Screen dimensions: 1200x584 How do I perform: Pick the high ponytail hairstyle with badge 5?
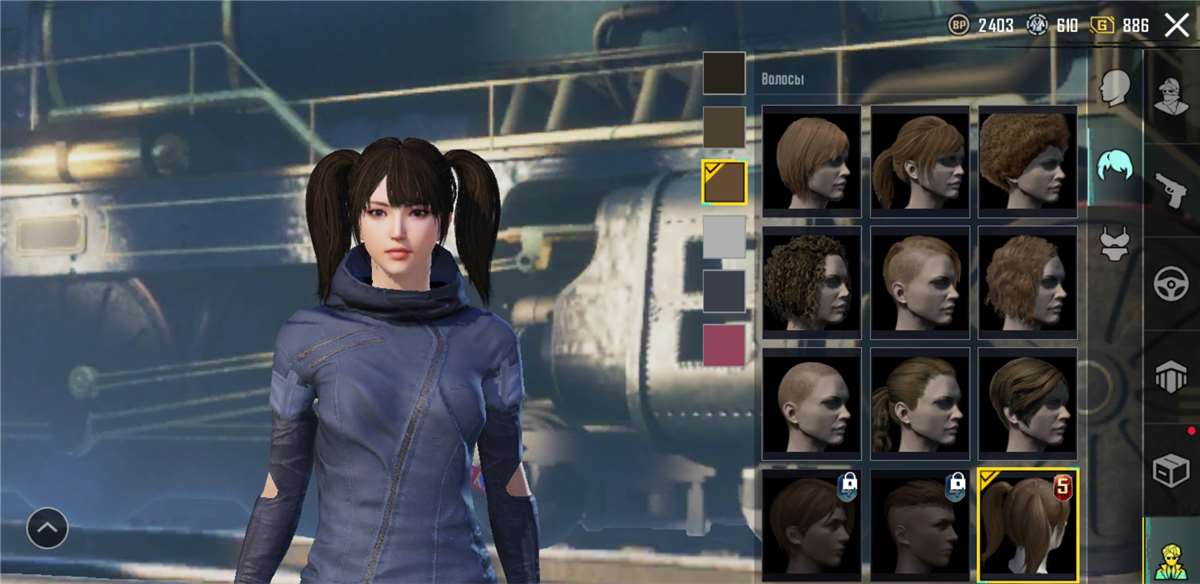[1027, 523]
